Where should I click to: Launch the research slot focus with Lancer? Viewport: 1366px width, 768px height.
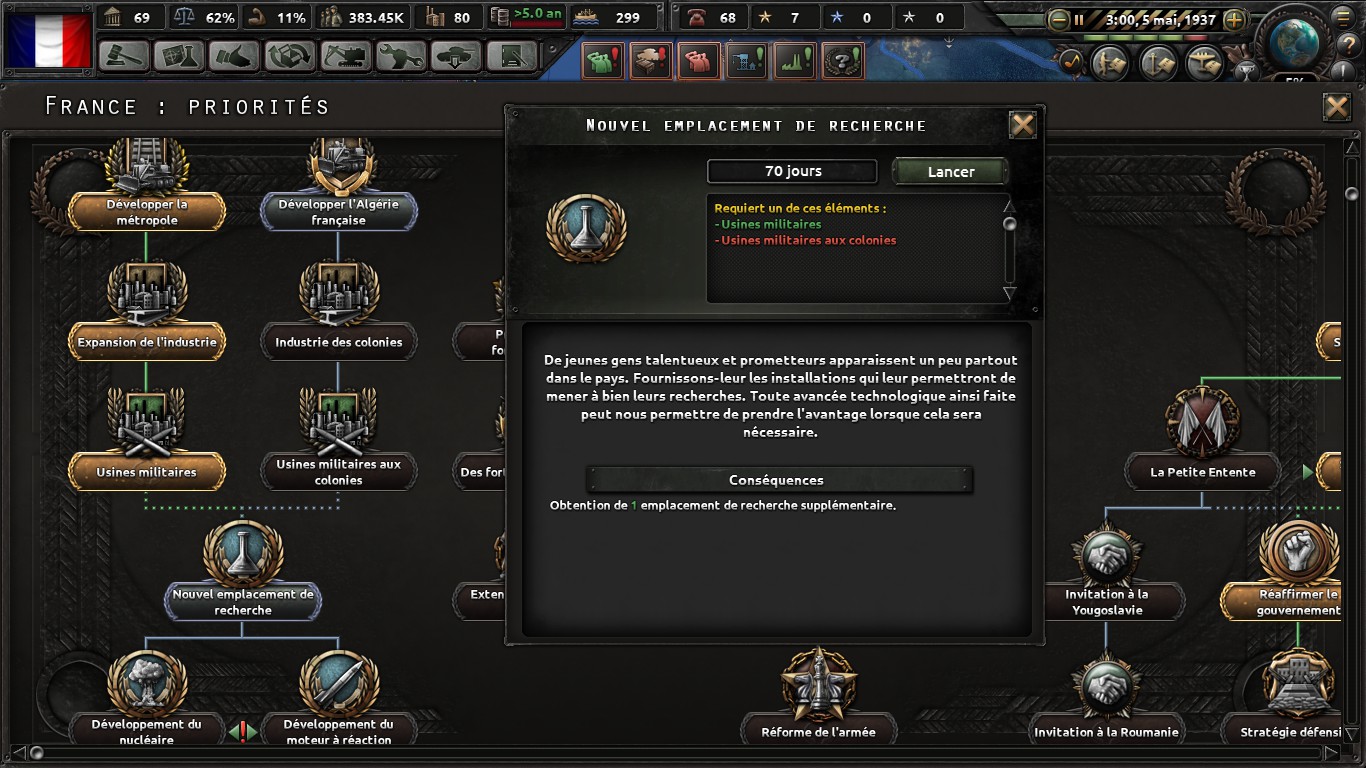949,172
